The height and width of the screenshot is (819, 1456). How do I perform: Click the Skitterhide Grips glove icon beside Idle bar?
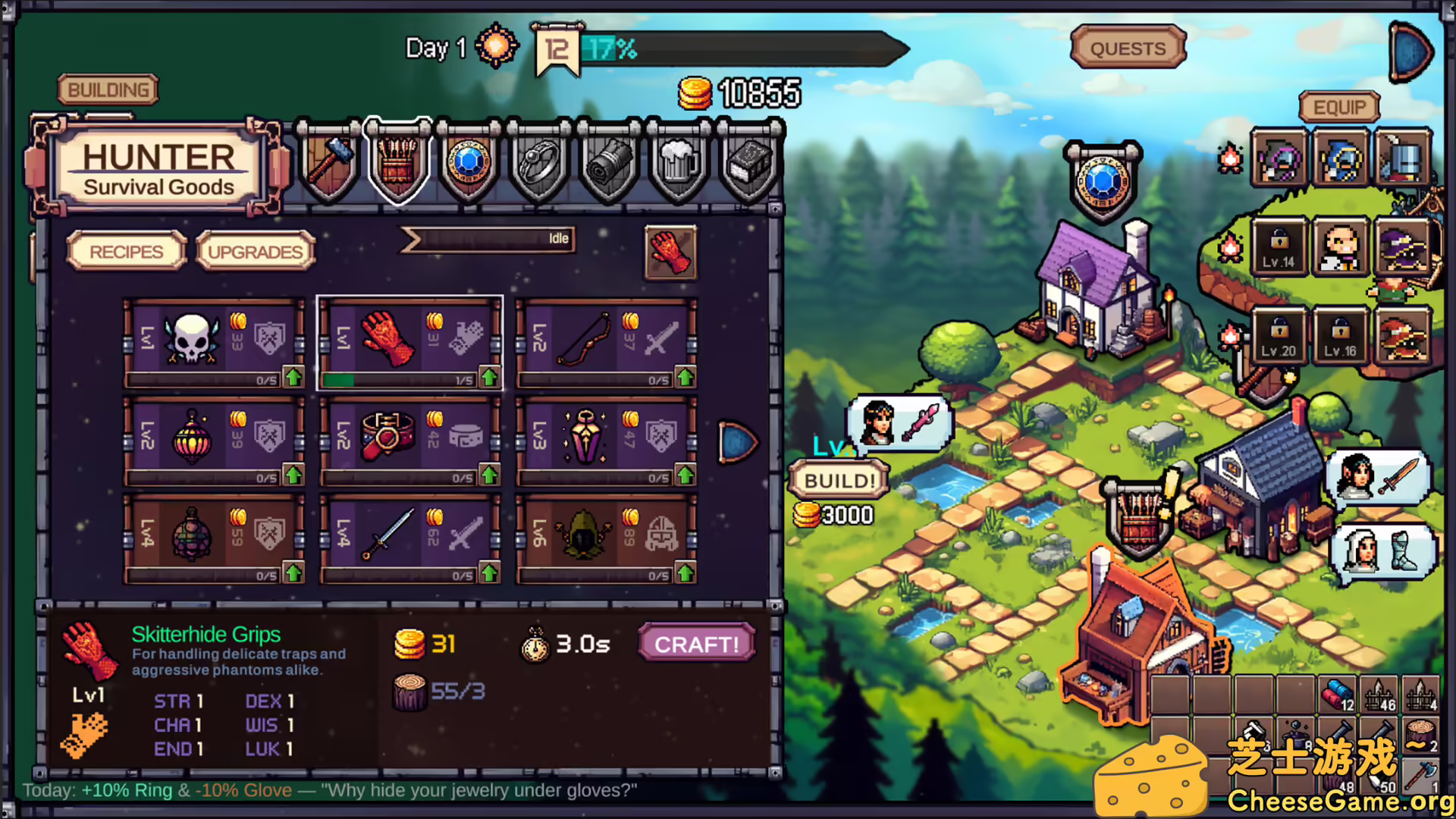[x=670, y=254]
